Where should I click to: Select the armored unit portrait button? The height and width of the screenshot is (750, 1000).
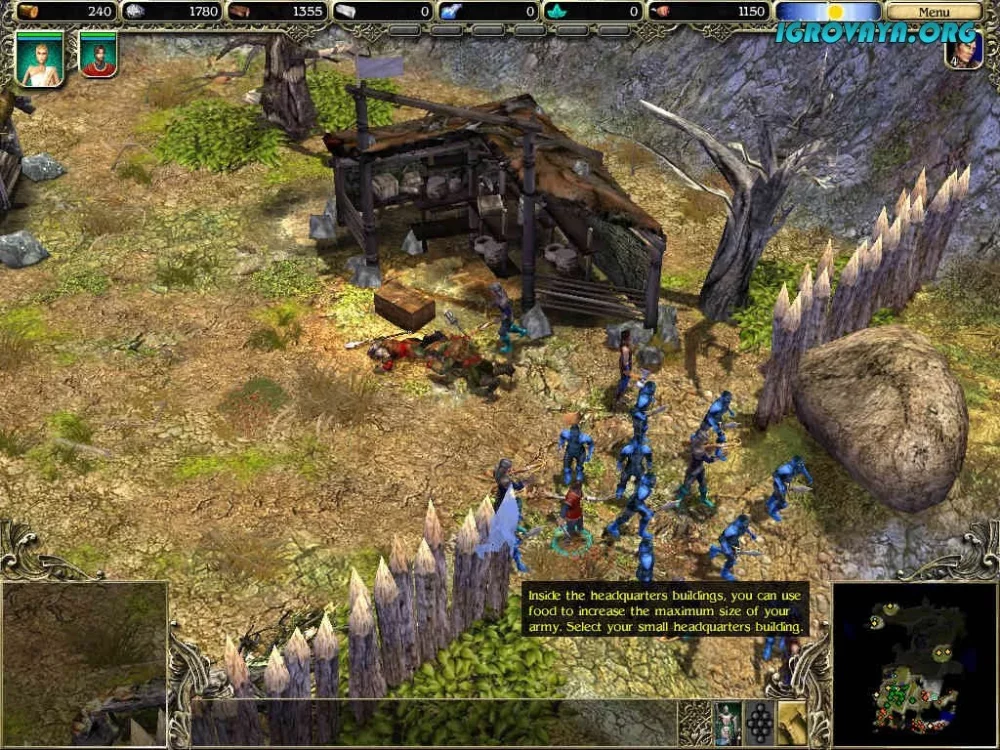tap(727, 723)
